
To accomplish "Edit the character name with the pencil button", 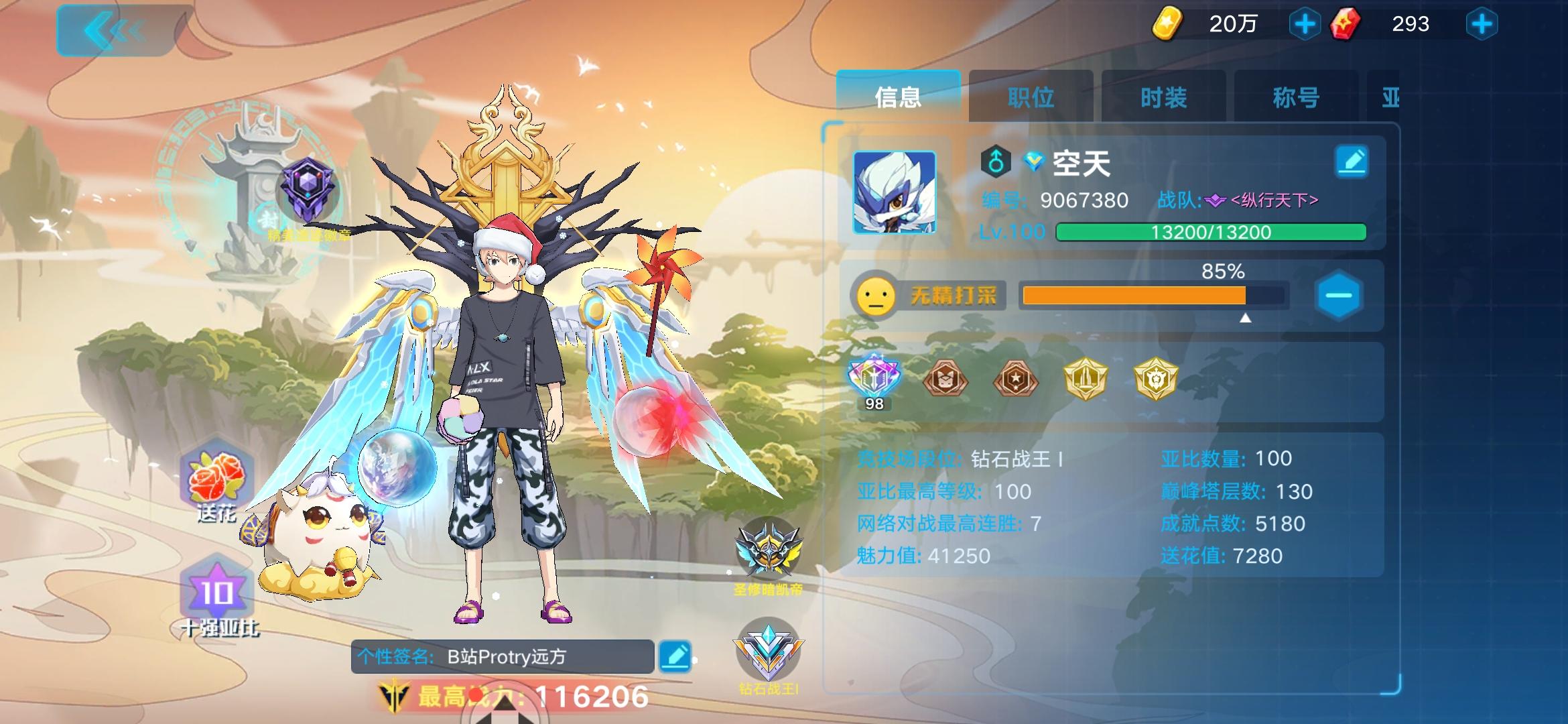I will tap(1353, 161).
